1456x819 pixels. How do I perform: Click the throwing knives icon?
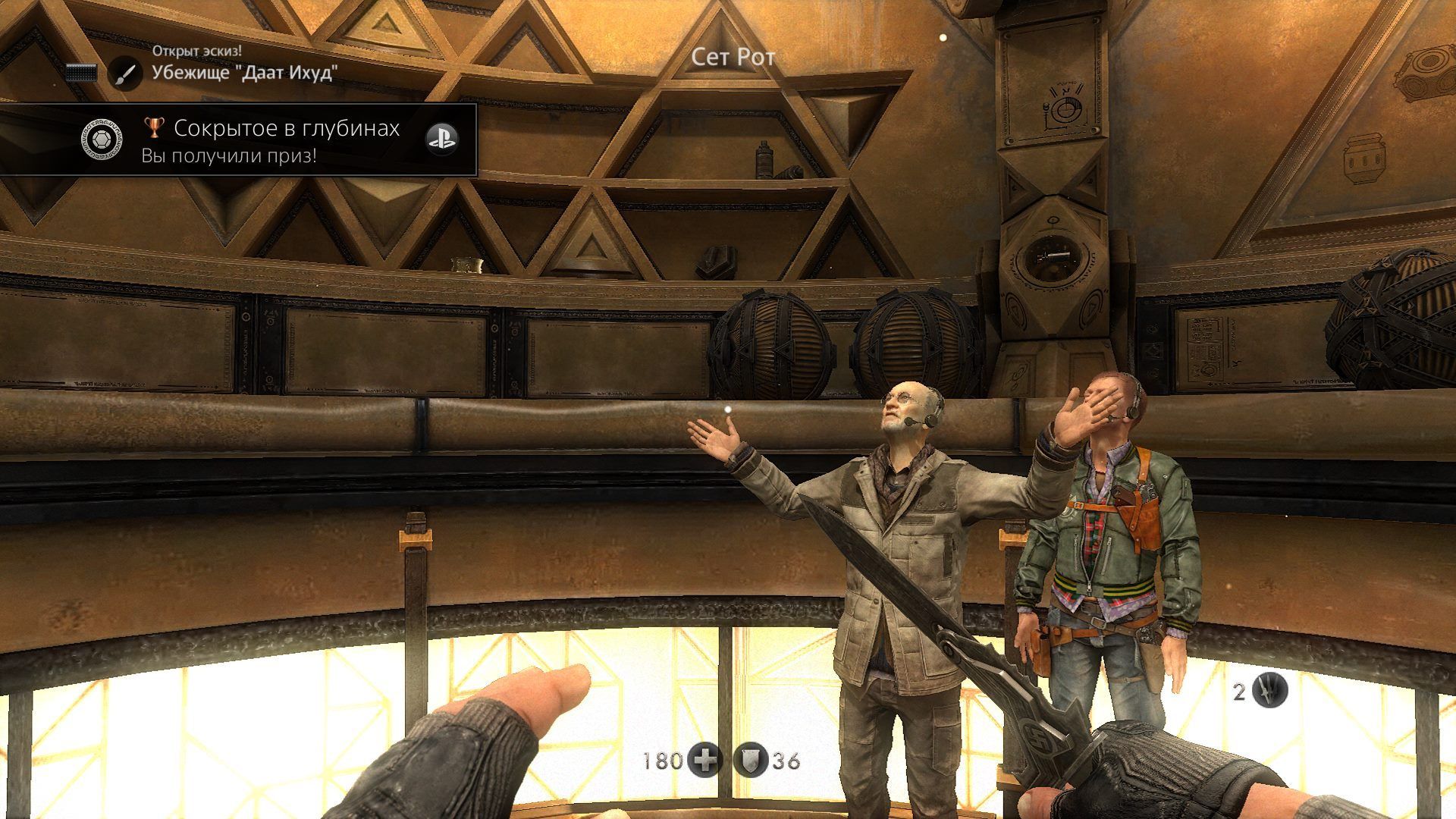tap(1269, 690)
